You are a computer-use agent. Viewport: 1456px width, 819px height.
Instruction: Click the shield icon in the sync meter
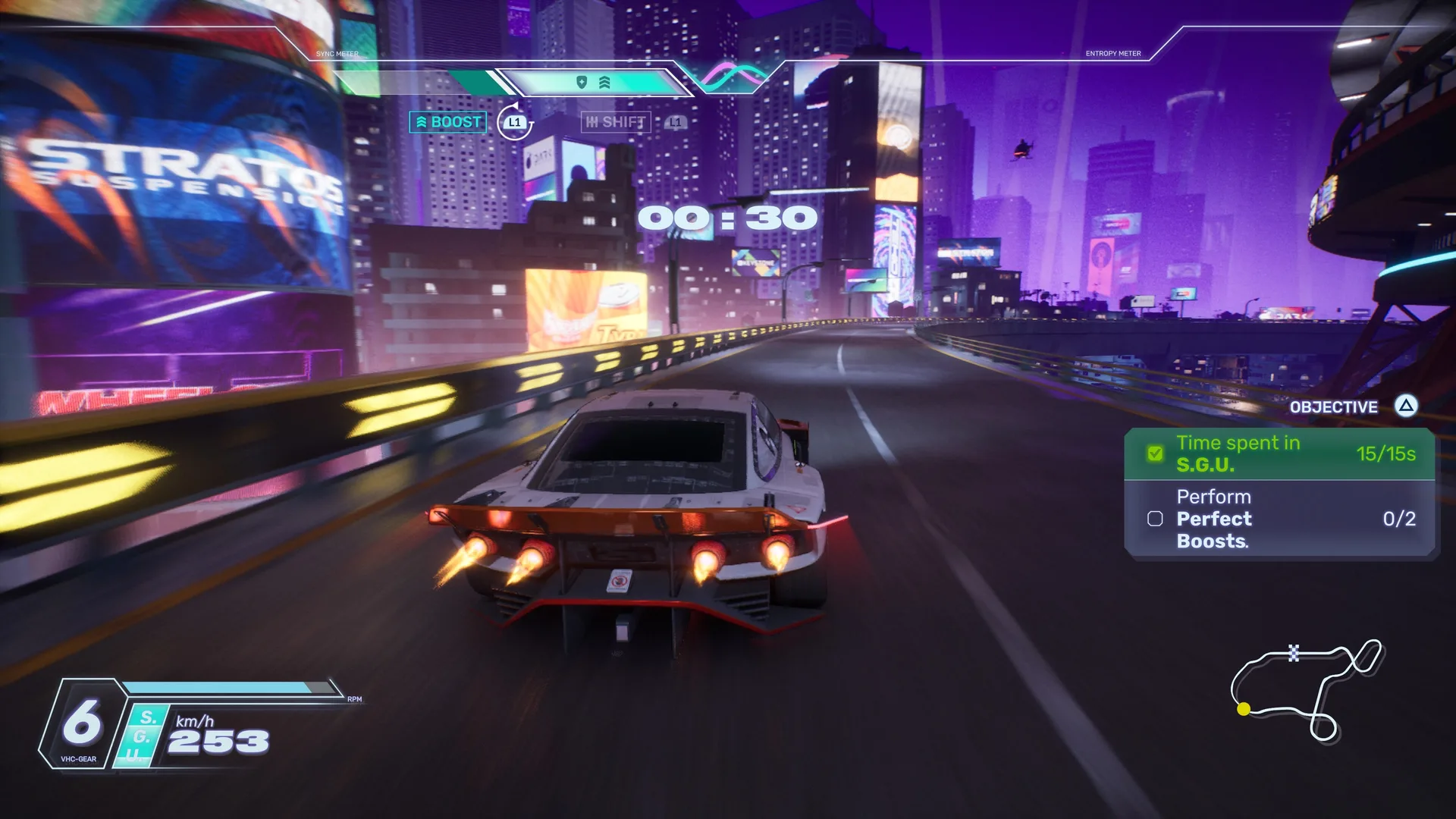(582, 82)
